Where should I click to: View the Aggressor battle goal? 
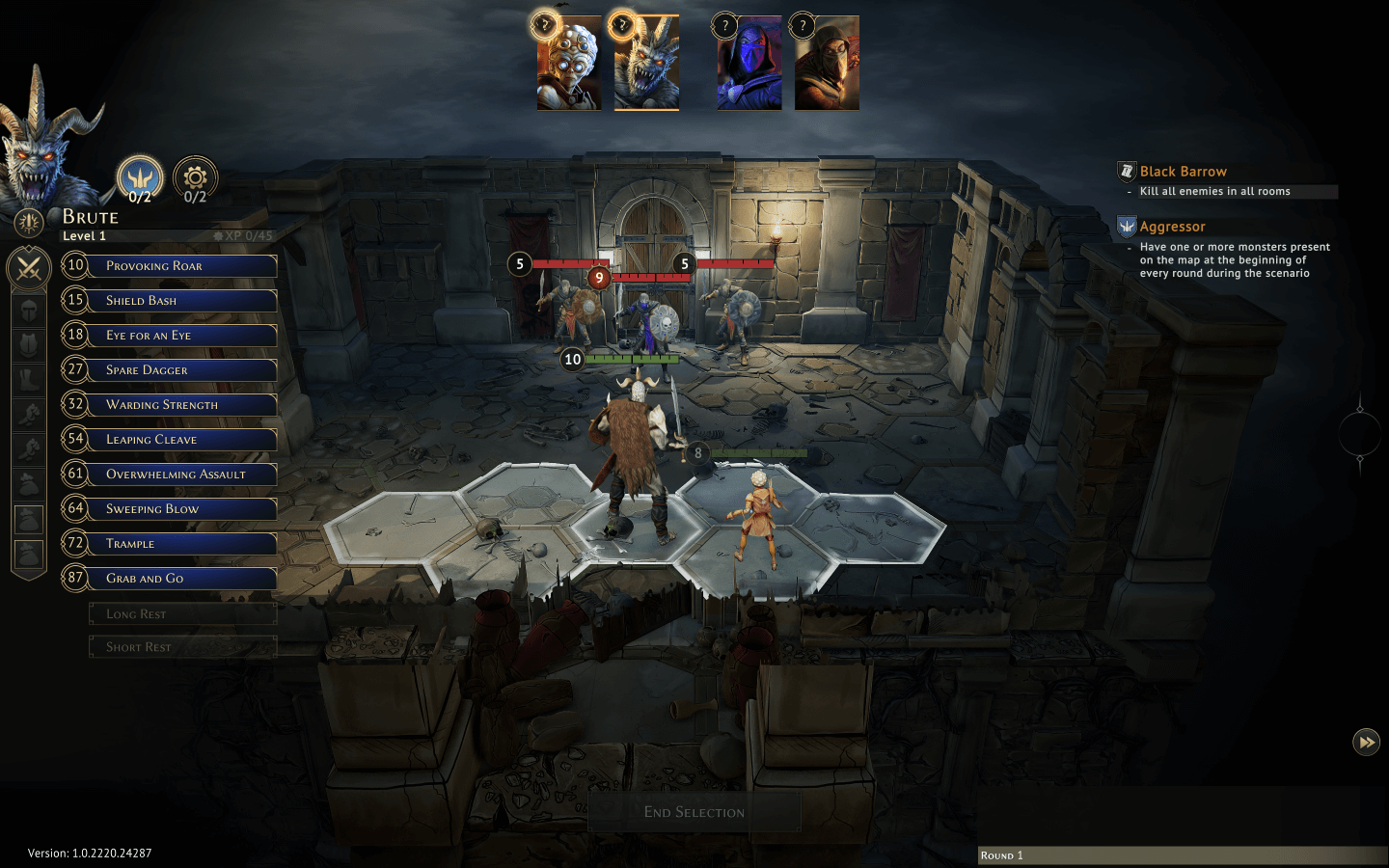[1172, 227]
